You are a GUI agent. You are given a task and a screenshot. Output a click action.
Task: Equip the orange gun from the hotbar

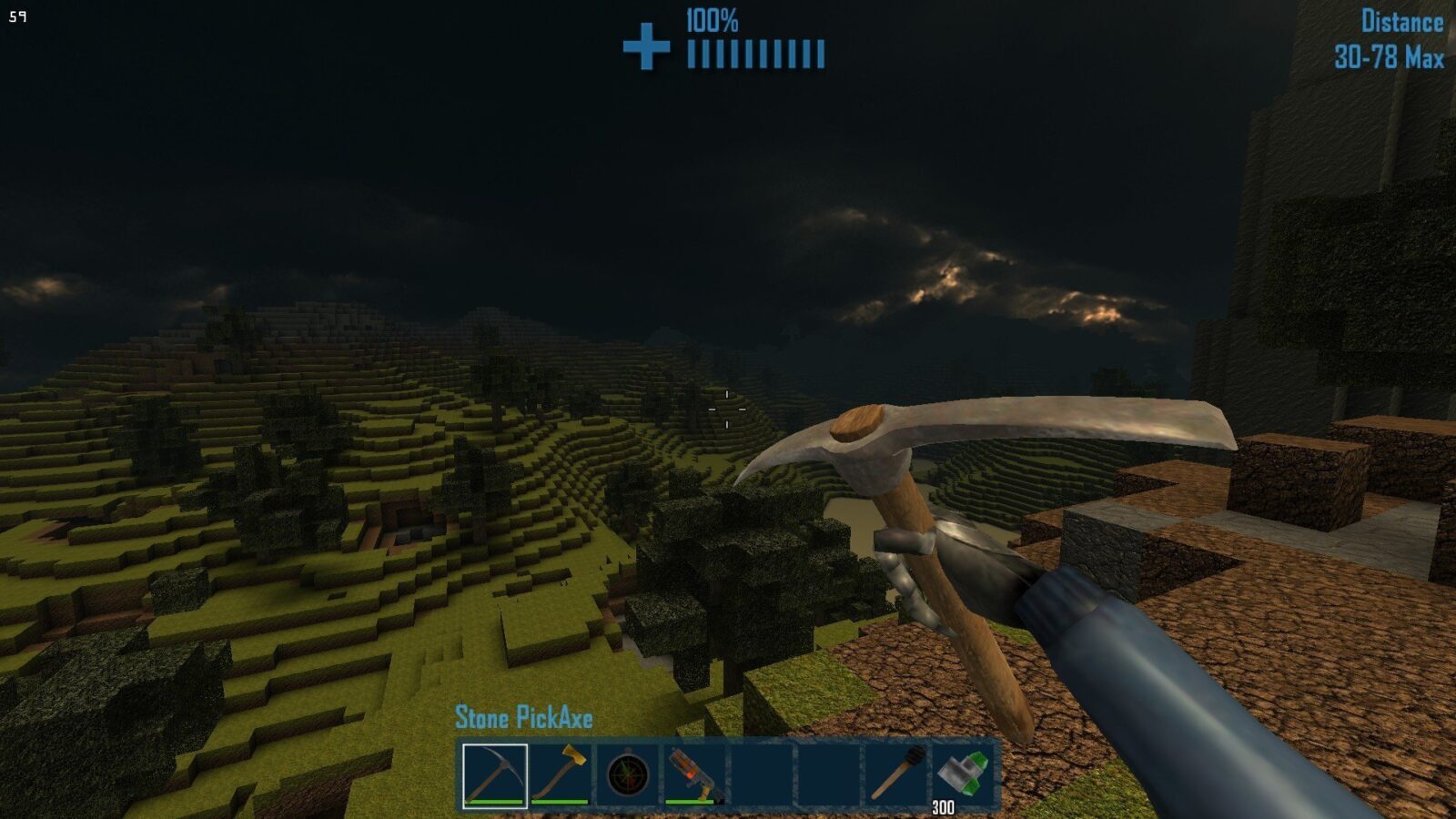tap(693, 775)
